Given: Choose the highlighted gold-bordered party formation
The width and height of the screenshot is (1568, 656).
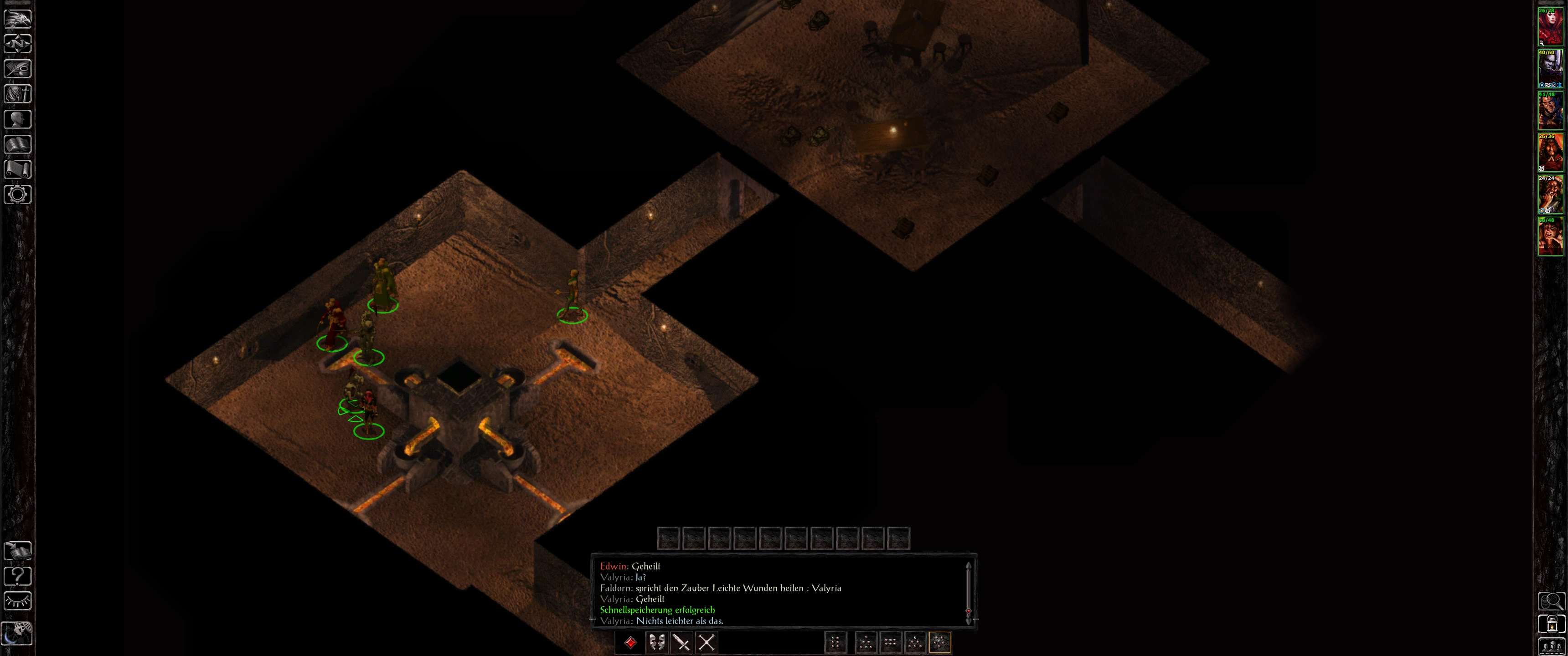Looking at the screenshot, I should click(x=939, y=643).
